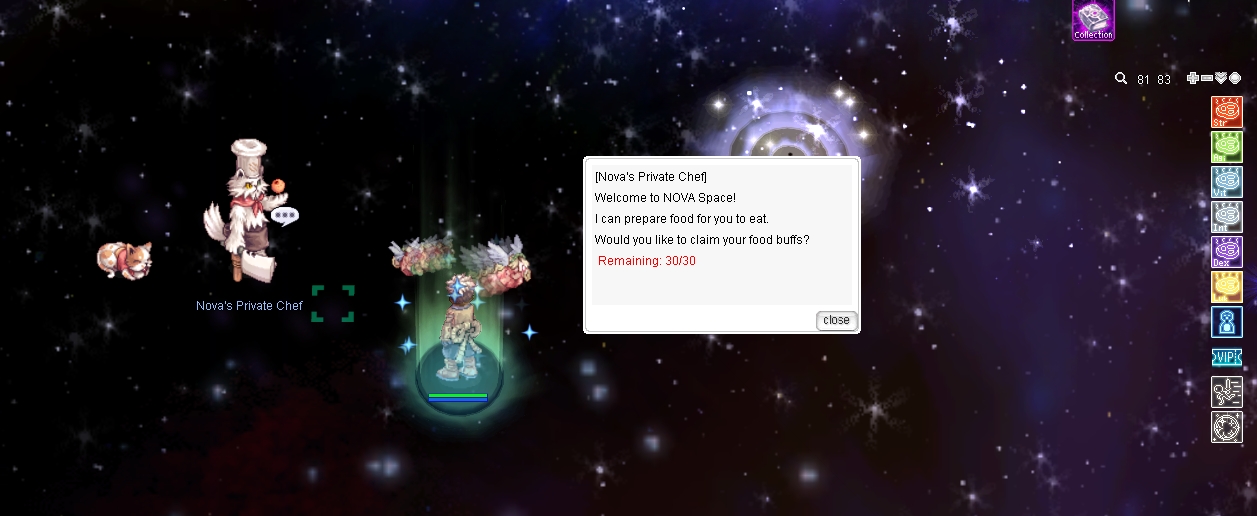Click the running figure buff icon
Image resolution: width=1257 pixels, height=516 pixels.
click(x=1226, y=391)
